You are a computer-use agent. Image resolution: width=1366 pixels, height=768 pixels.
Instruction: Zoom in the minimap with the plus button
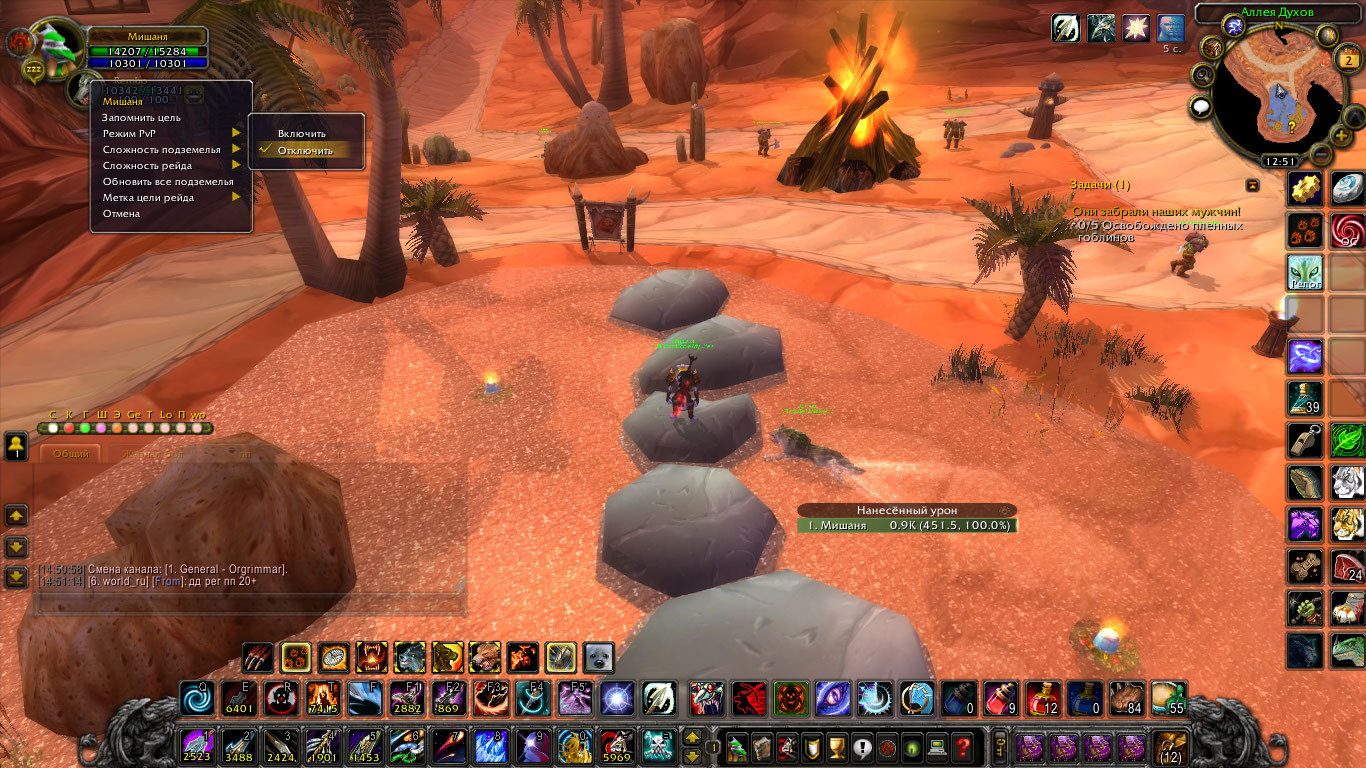coord(1340,135)
